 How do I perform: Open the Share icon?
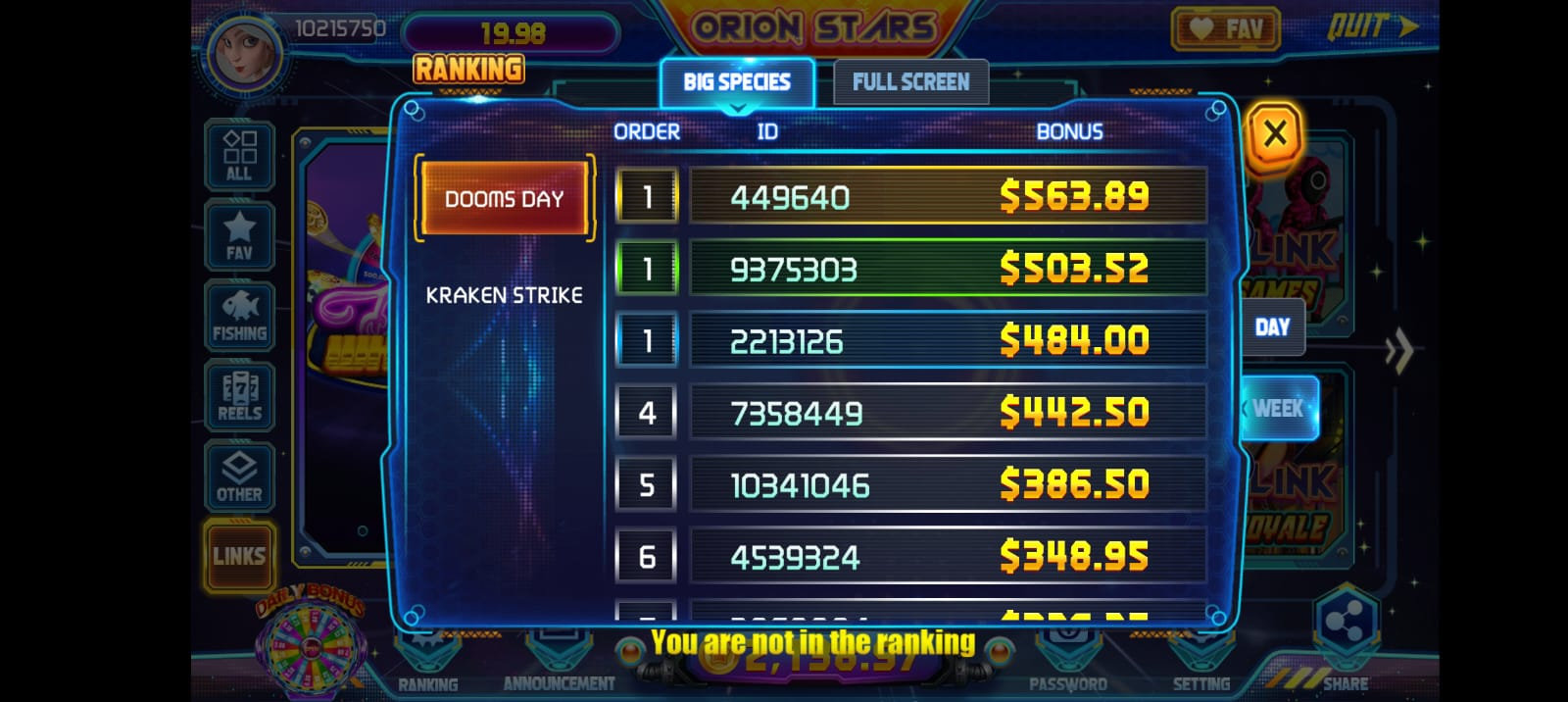pyautogui.click(x=1345, y=629)
